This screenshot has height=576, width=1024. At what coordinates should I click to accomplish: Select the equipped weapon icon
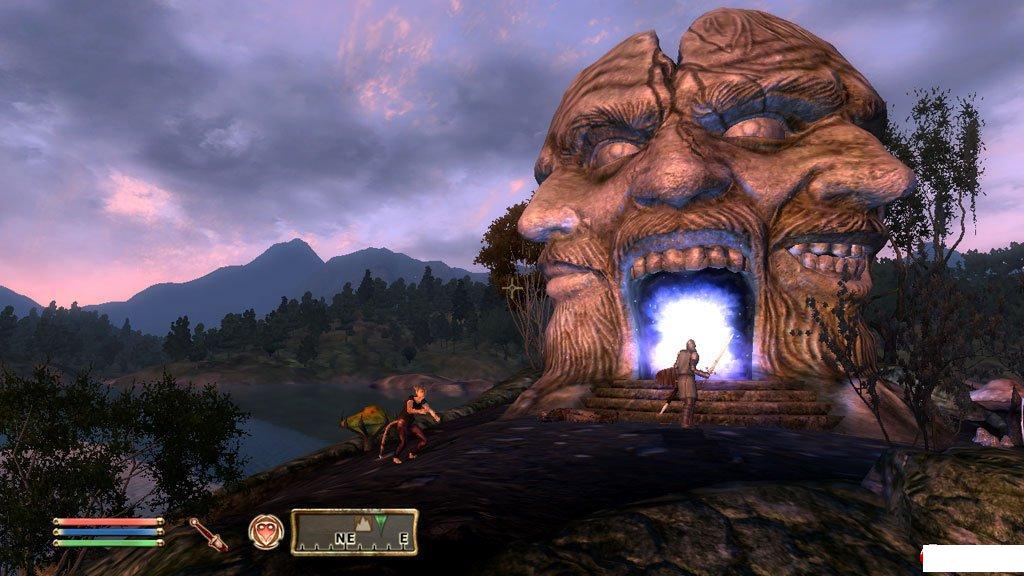coord(208,533)
